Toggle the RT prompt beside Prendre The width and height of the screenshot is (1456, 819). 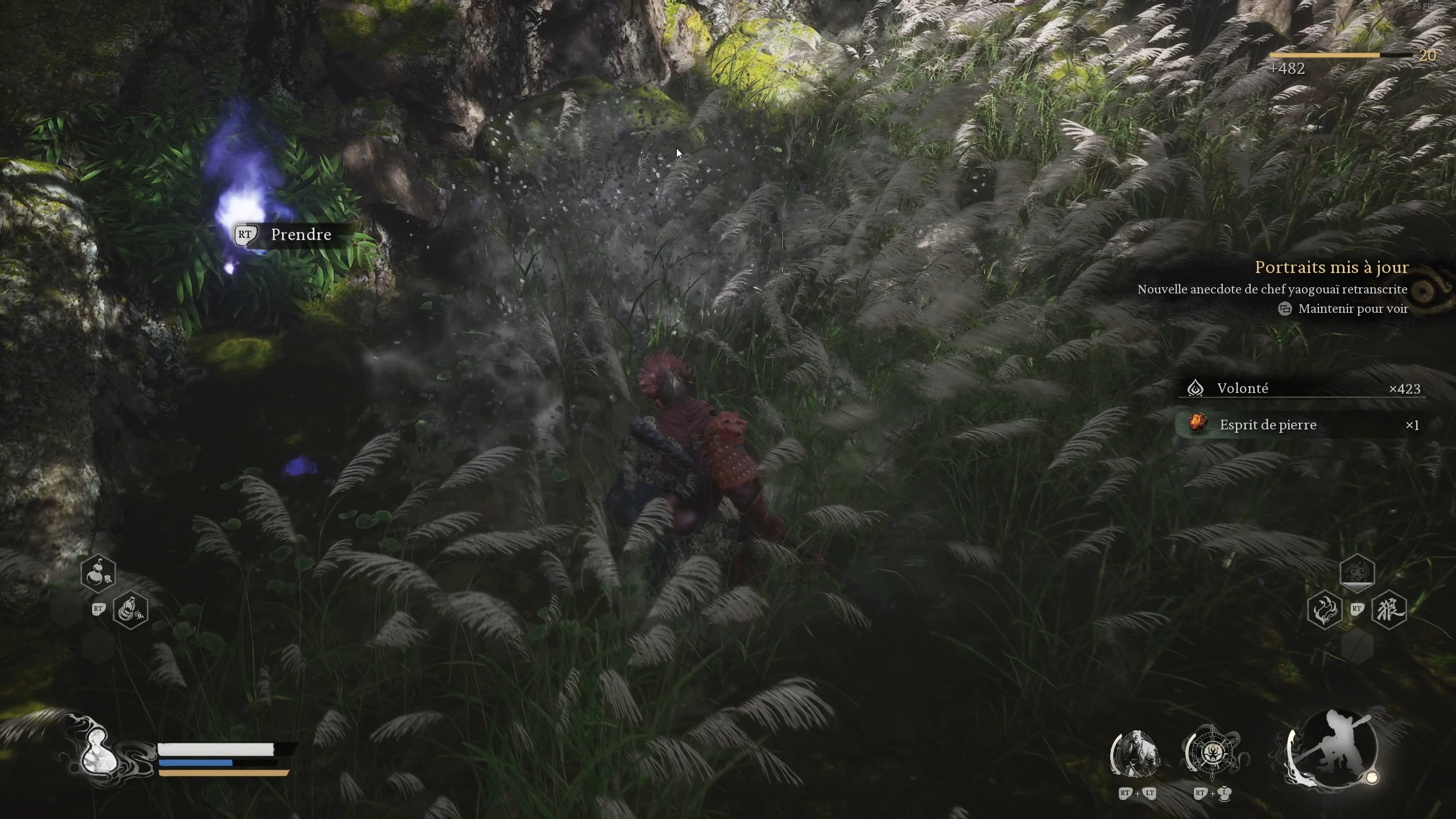coord(246,234)
